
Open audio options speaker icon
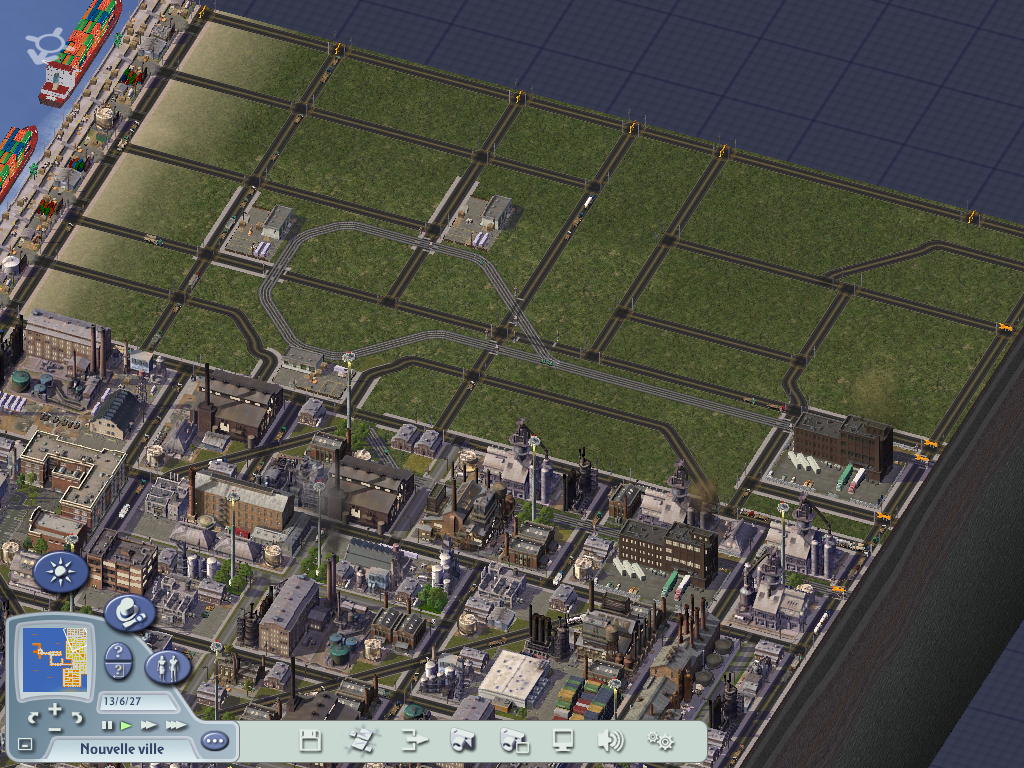pyautogui.click(x=609, y=741)
